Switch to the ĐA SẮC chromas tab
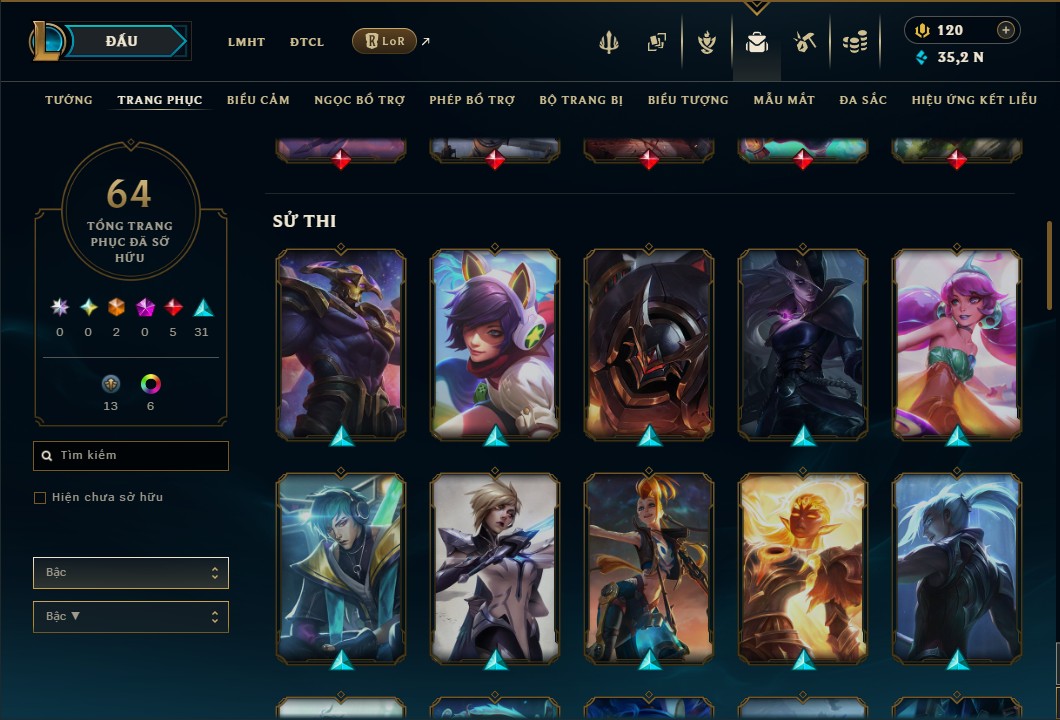Viewport: 1060px width, 720px height. pos(863,100)
